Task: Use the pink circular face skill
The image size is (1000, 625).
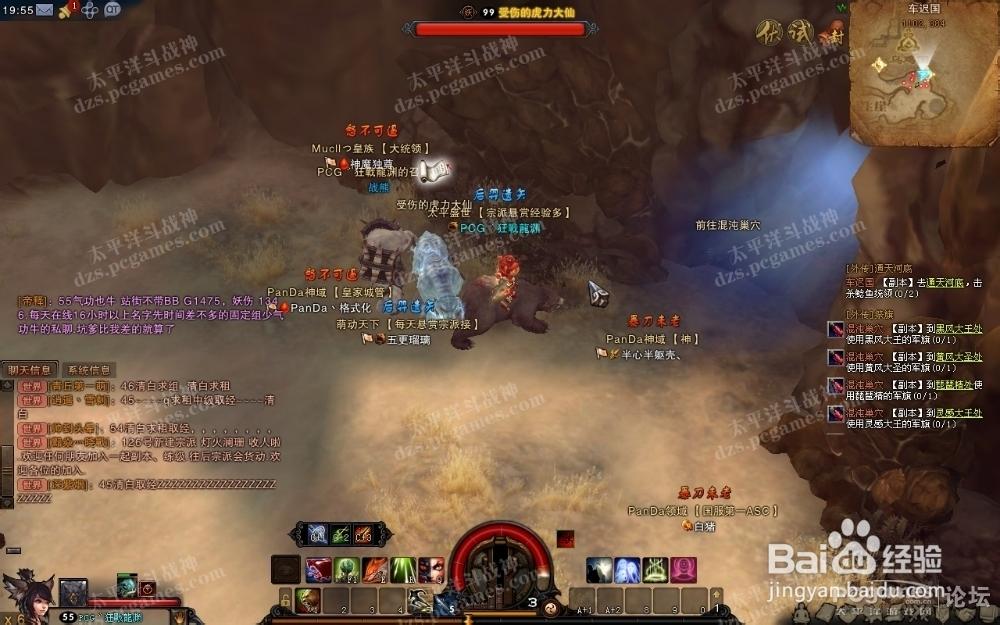Action: (x=684, y=570)
